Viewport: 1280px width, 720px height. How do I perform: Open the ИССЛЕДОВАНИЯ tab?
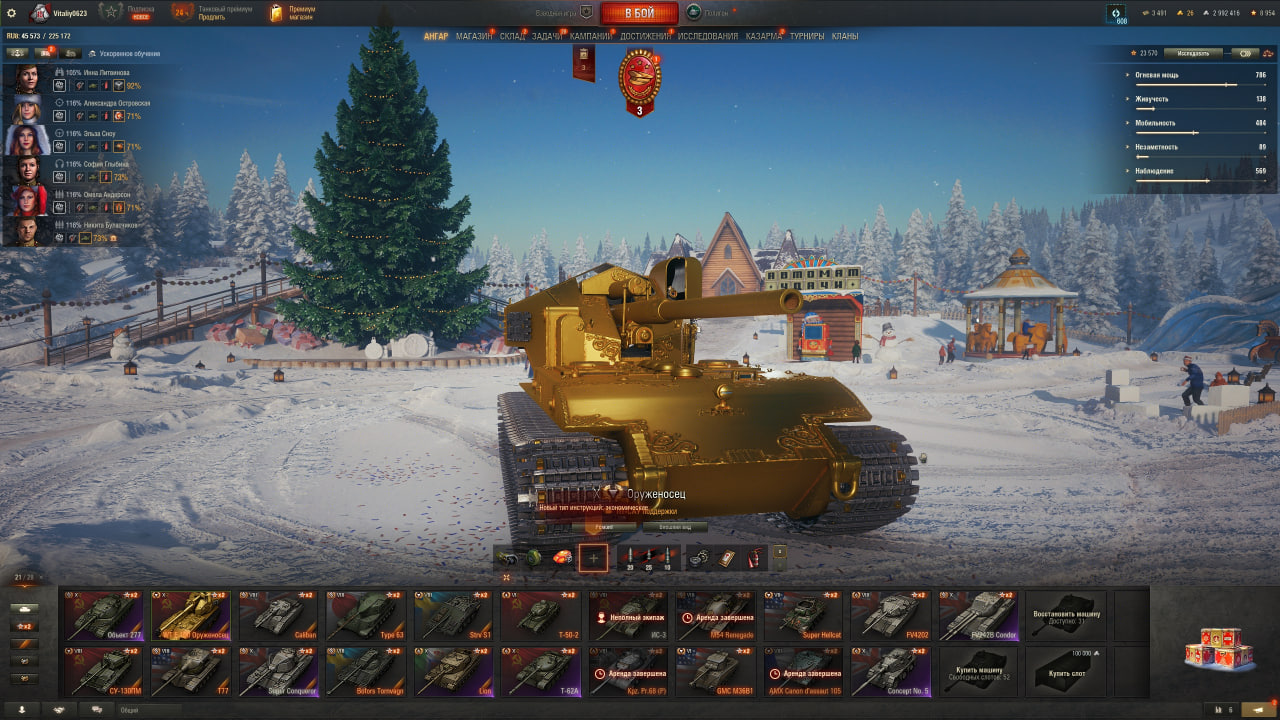pos(707,36)
